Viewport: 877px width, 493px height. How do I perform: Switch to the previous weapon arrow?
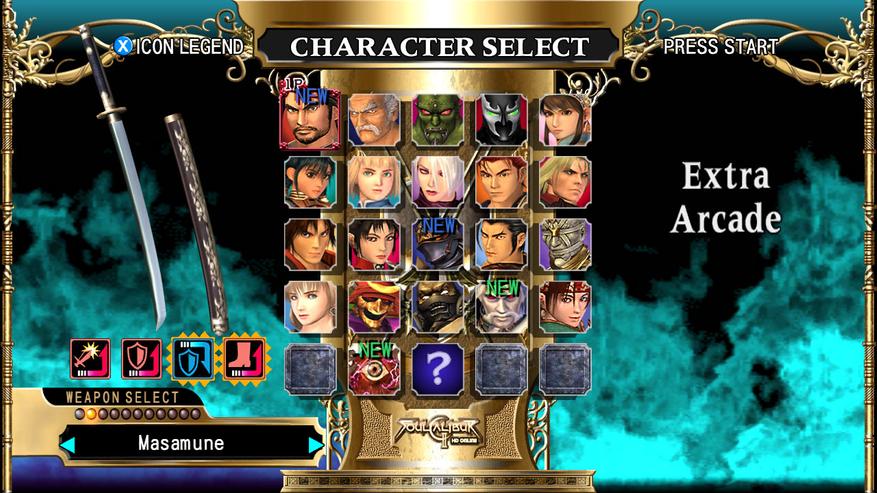(68, 443)
